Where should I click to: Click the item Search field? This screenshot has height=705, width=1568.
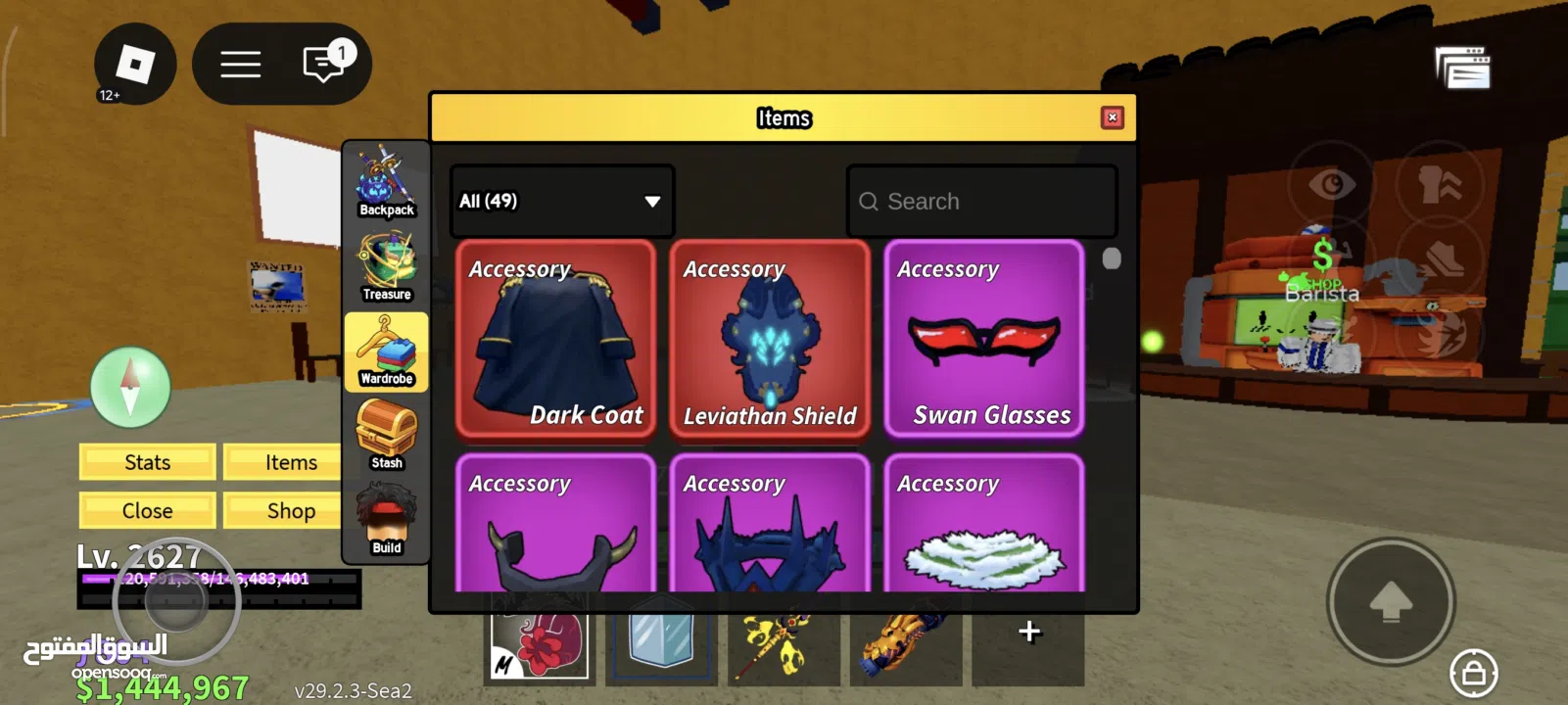981,201
